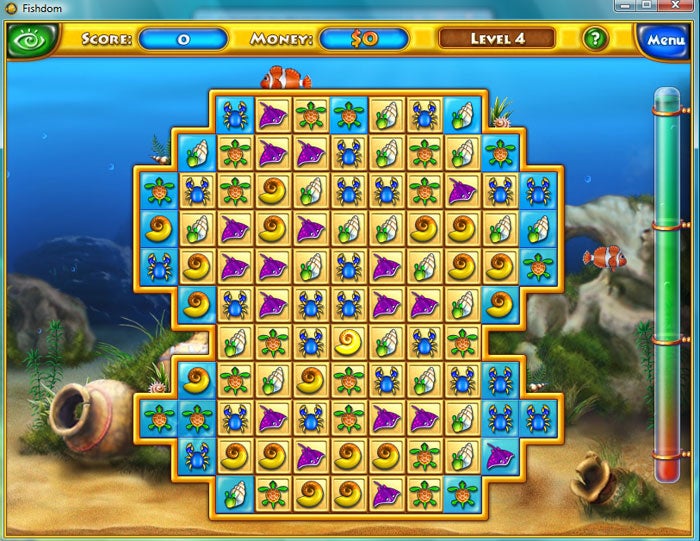Click the question mark help button
This screenshot has height=541, width=700.
coord(596,39)
